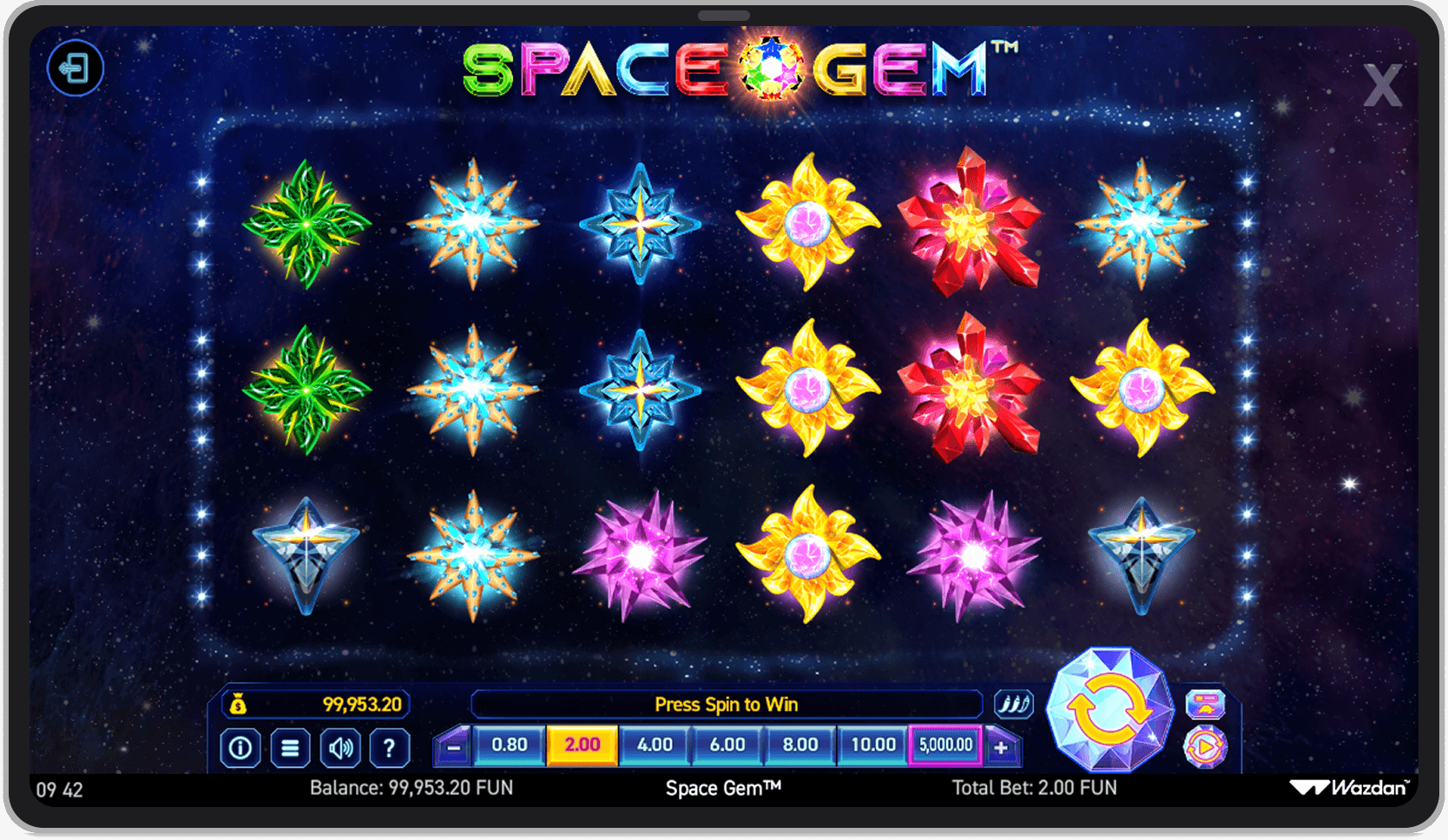Select the 6.00 bet chip
The image size is (1448, 840).
(727, 745)
